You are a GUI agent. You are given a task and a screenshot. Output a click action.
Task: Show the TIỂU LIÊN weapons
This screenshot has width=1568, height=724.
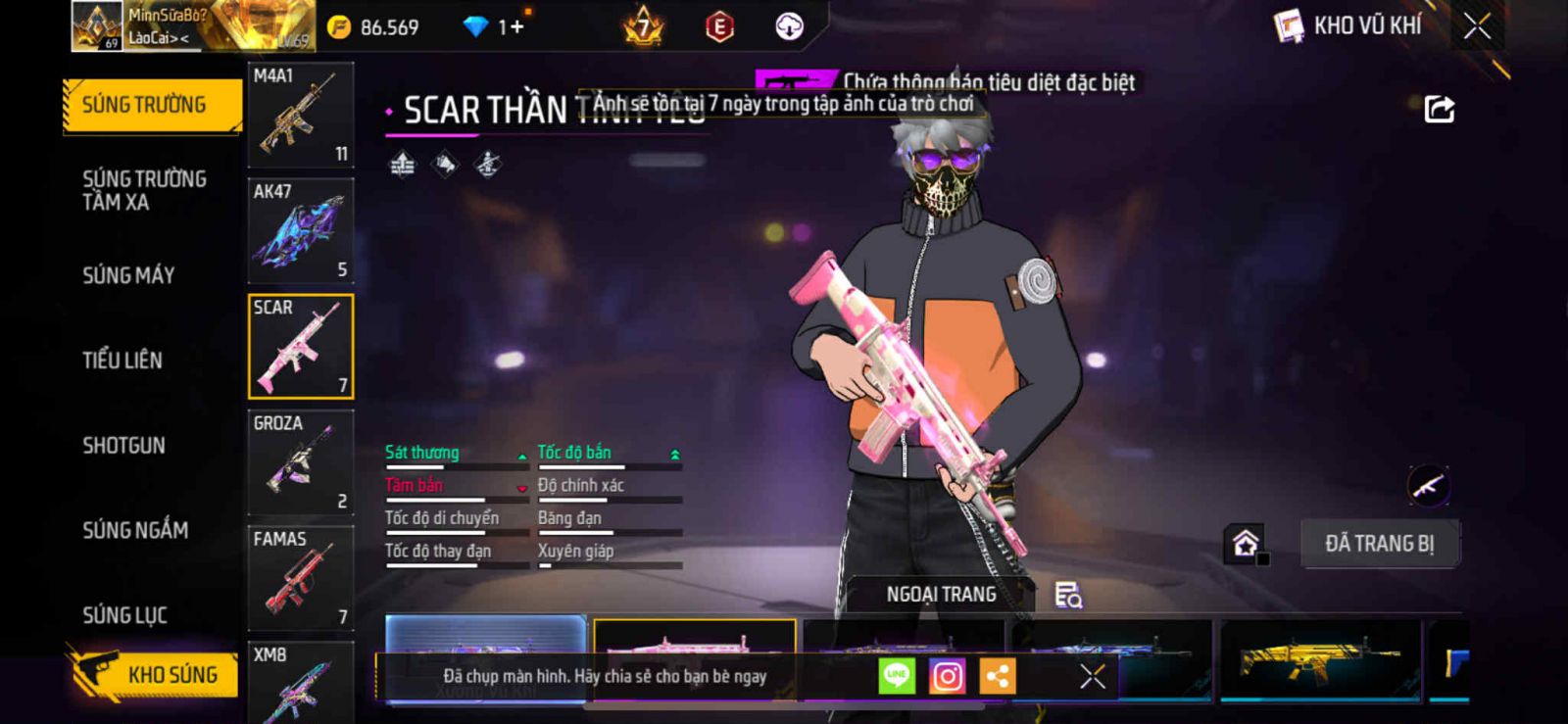122,361
